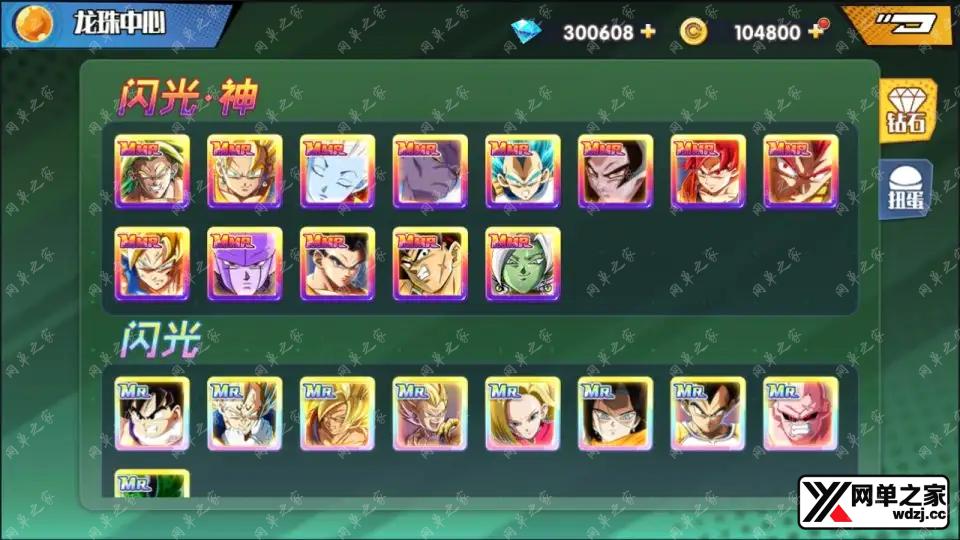The image size is (960, 540).
Task: Switch to the 扭蛋 gacha tab
Action: click(907, 188)
